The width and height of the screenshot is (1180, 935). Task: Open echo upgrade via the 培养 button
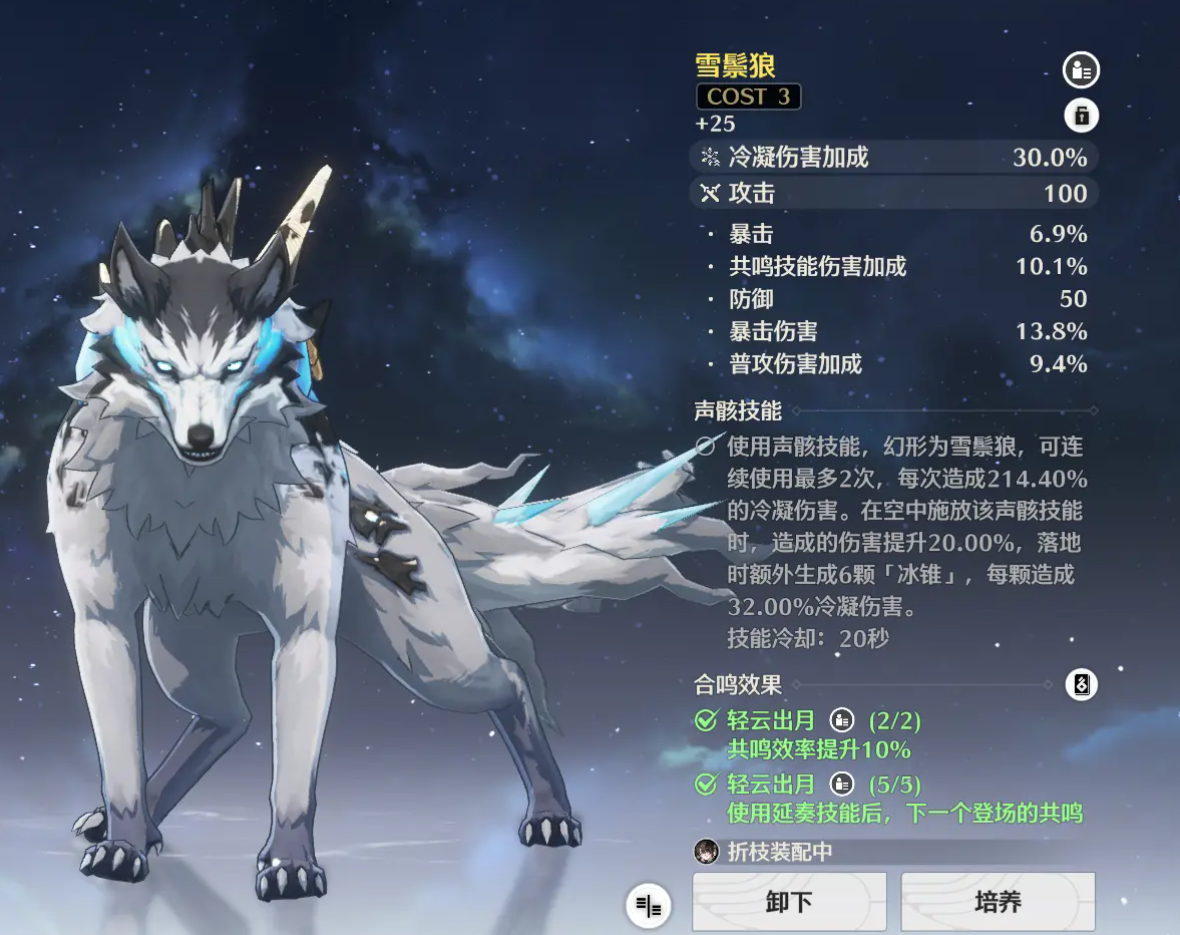coord(997,902)
